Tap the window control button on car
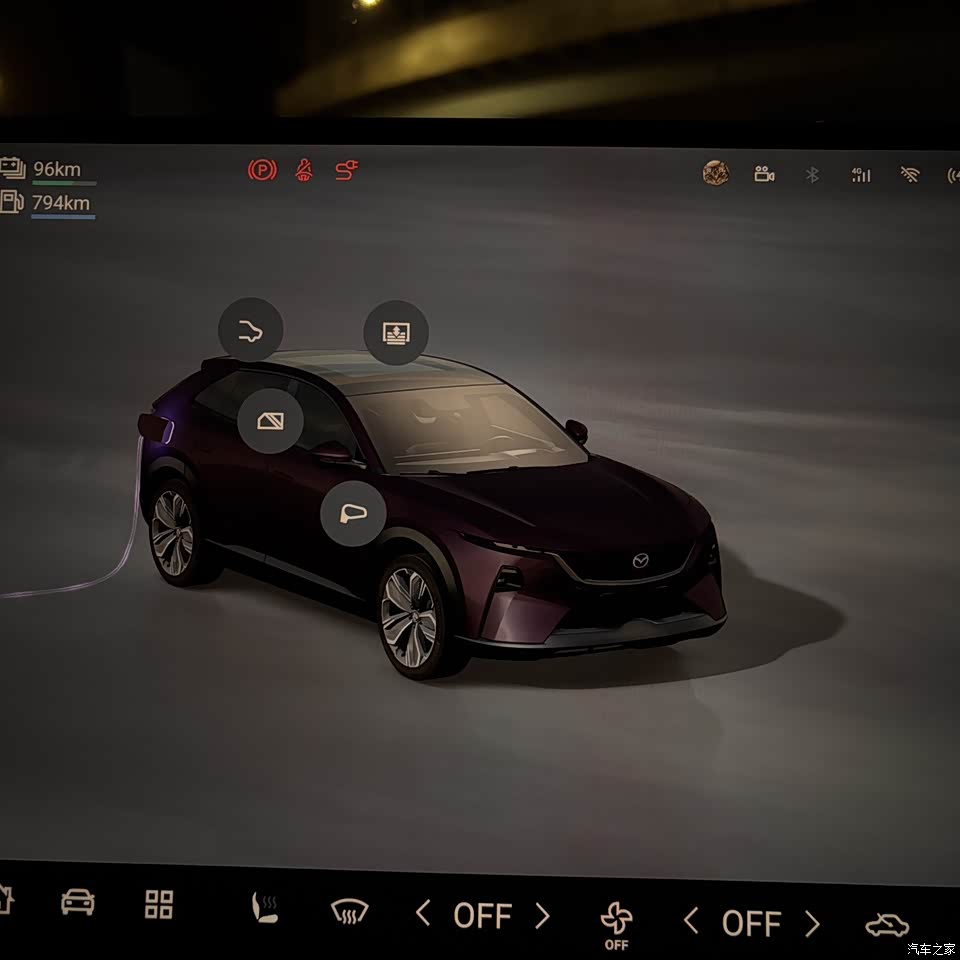 [x=270, y=420]
